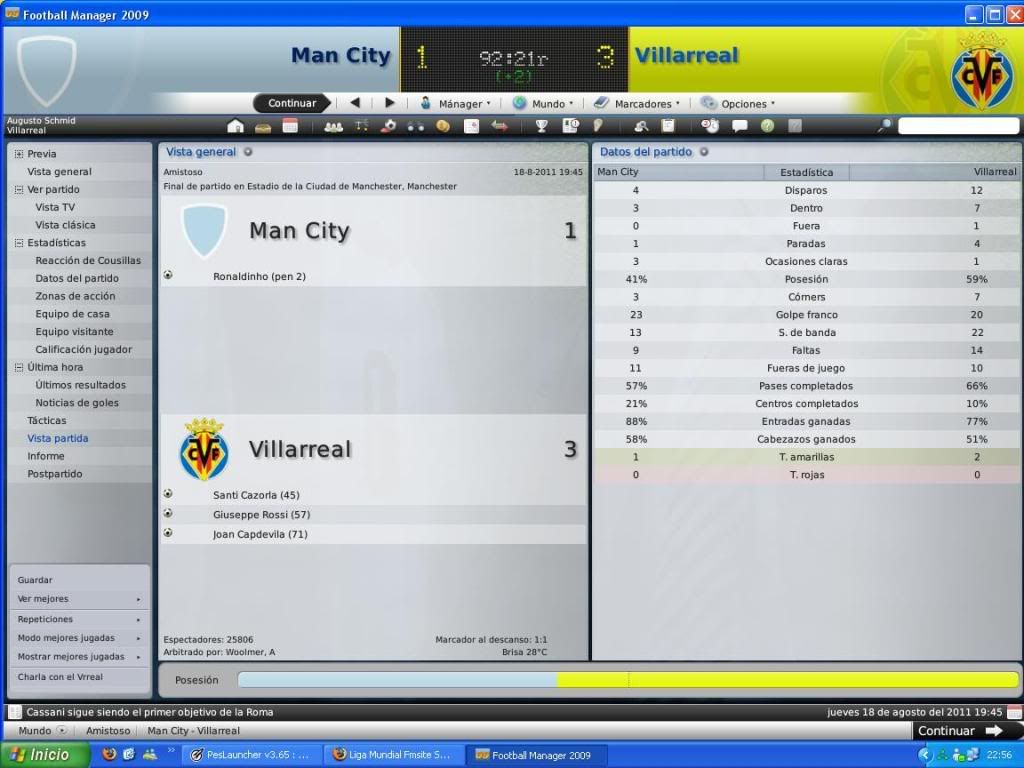The image size is (1024, 768).
Task: View Calificación jugador
Action: [84, 349]
